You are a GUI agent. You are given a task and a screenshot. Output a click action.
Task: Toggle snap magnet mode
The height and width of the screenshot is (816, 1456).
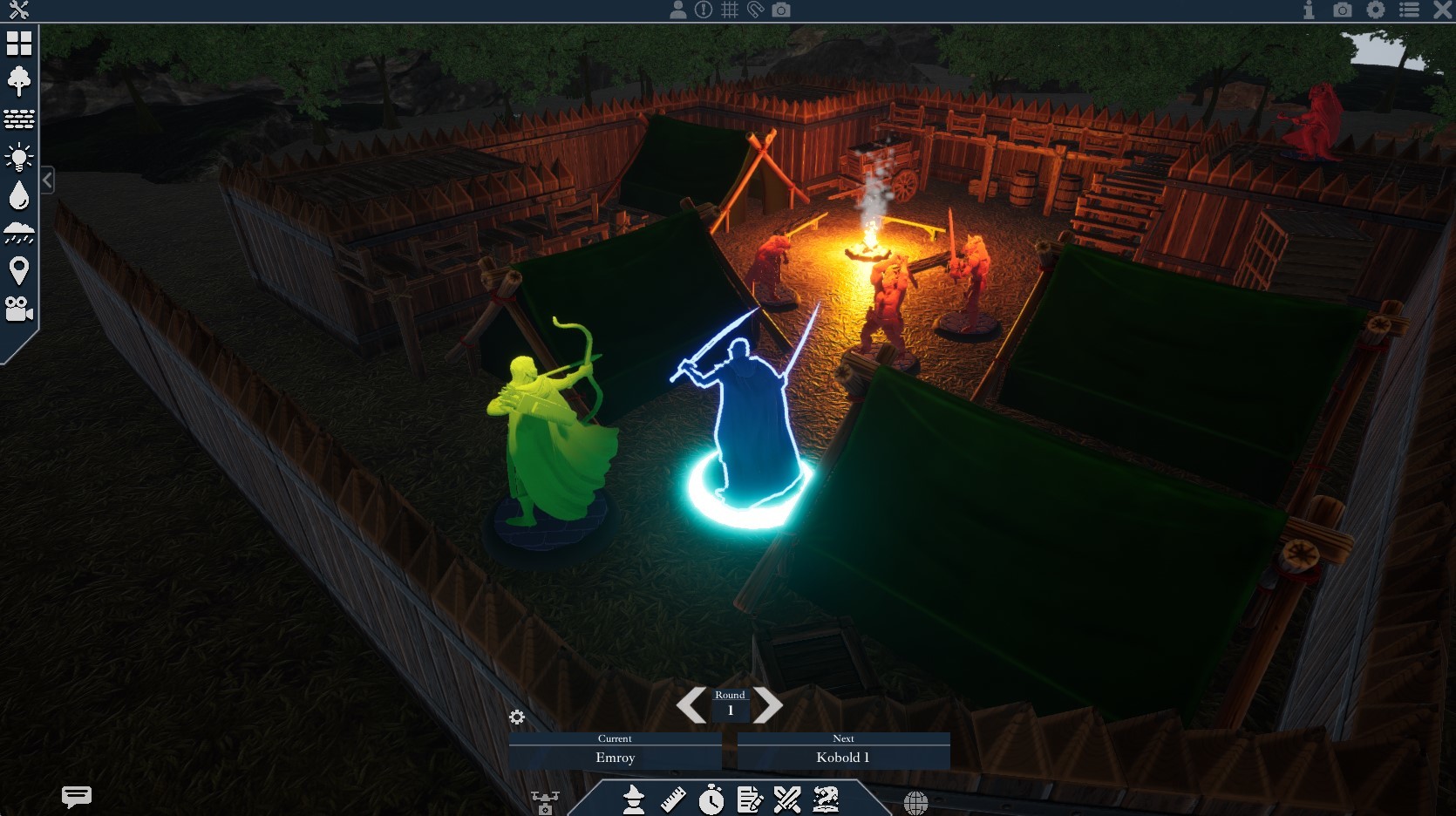point(756,10)
